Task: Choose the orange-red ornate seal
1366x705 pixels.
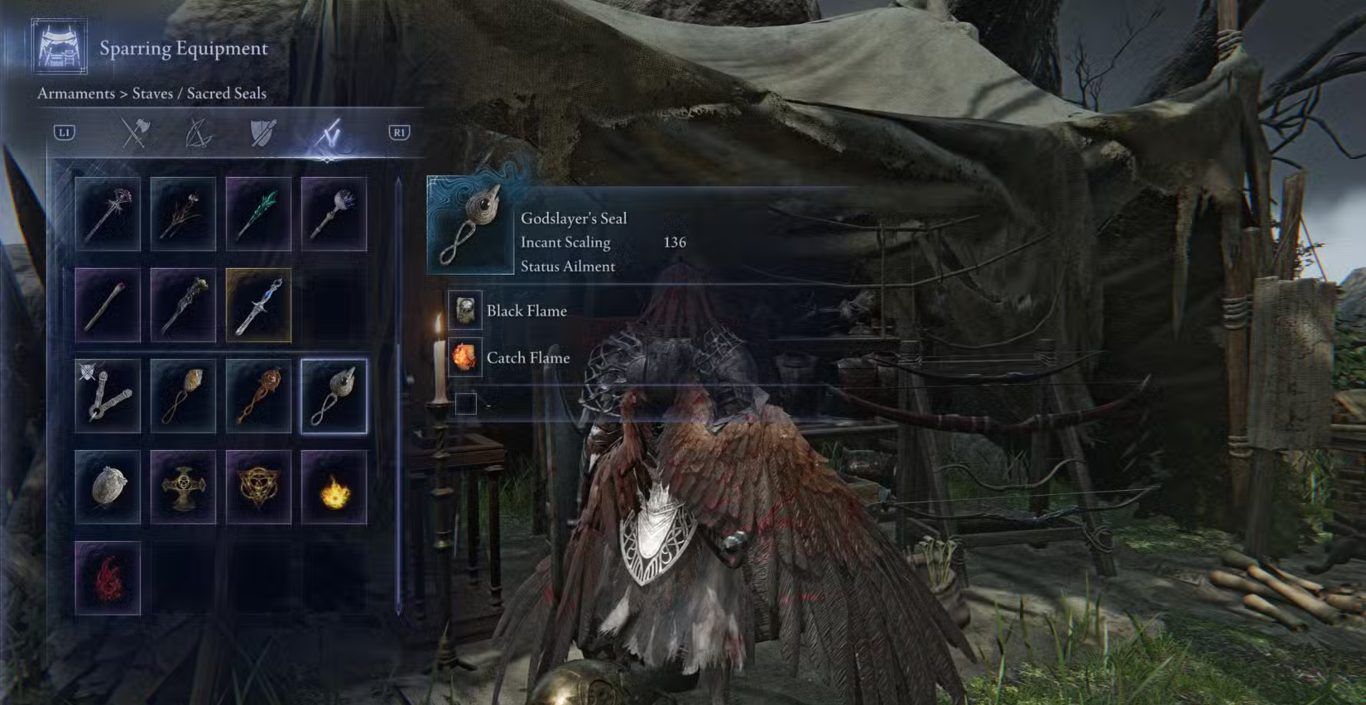Action: 258,396
